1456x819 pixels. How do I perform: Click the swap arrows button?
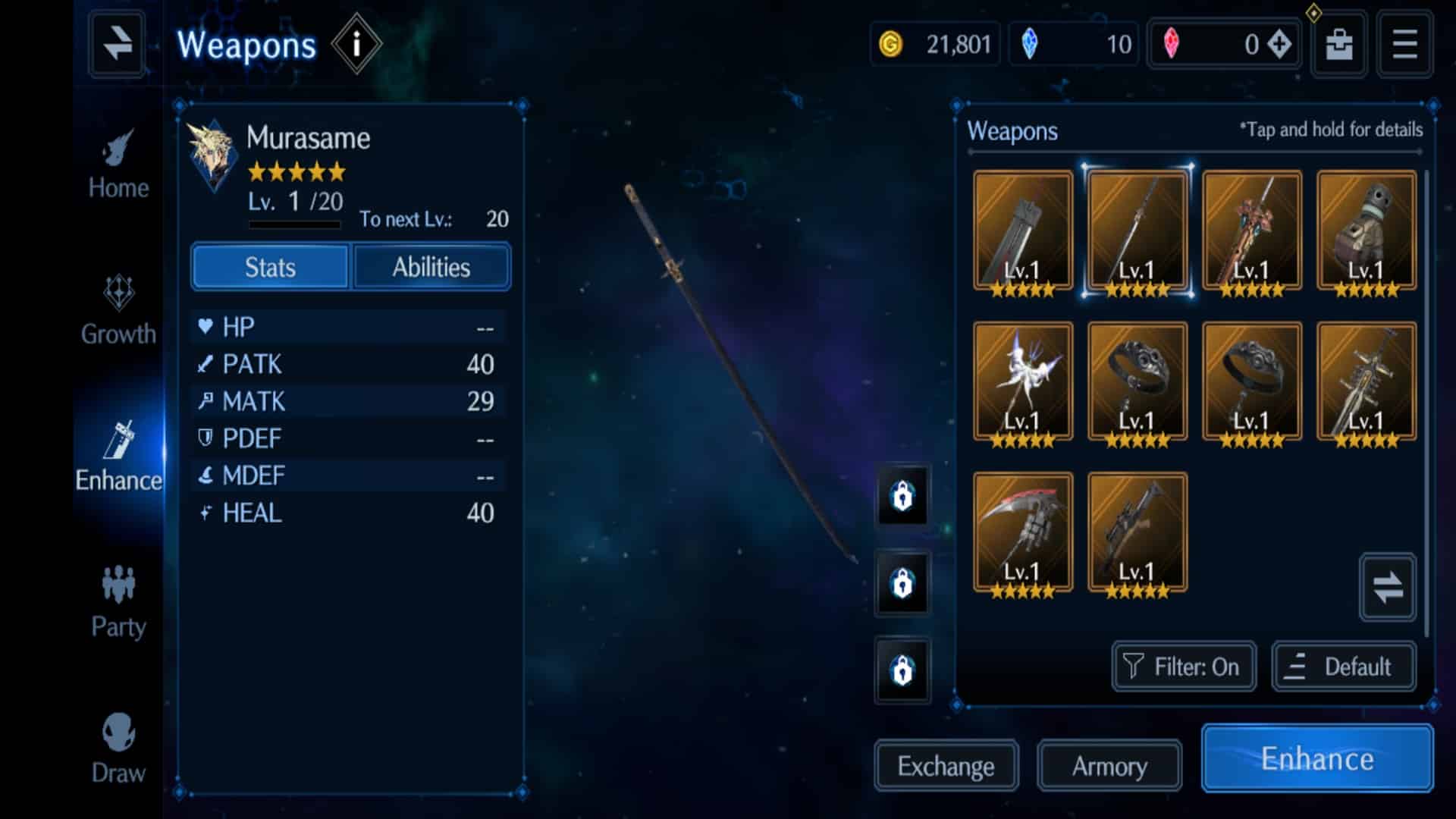point(1387,588)
